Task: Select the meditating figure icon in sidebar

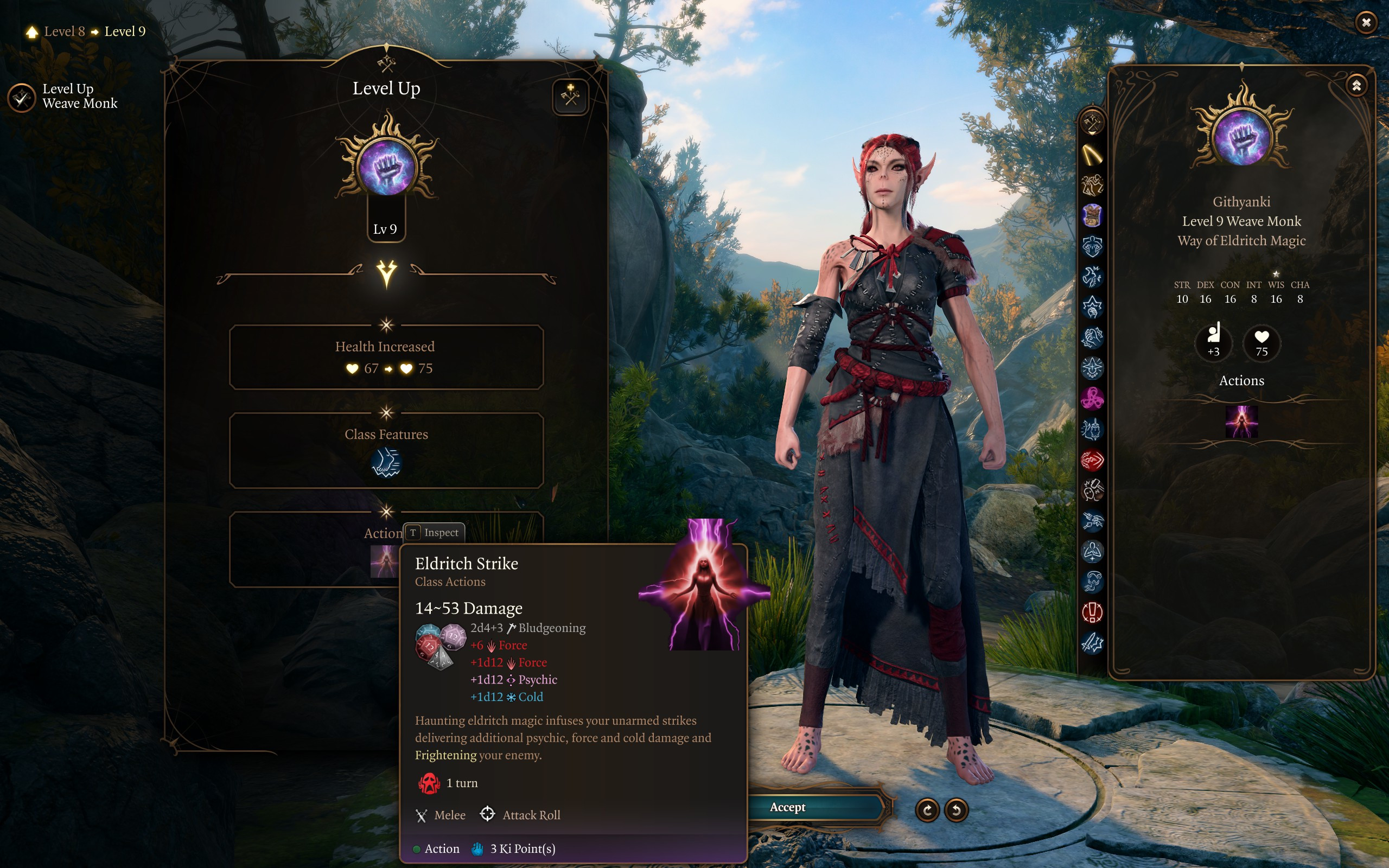Action: [x=1092, y=551]
